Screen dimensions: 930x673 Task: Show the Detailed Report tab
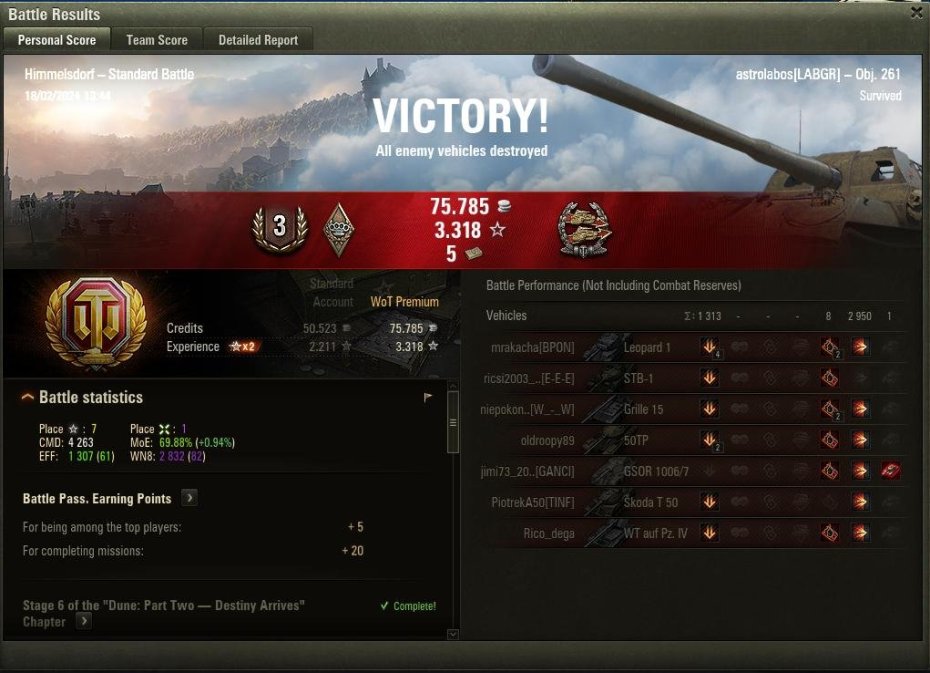click(x=258, y=40)
